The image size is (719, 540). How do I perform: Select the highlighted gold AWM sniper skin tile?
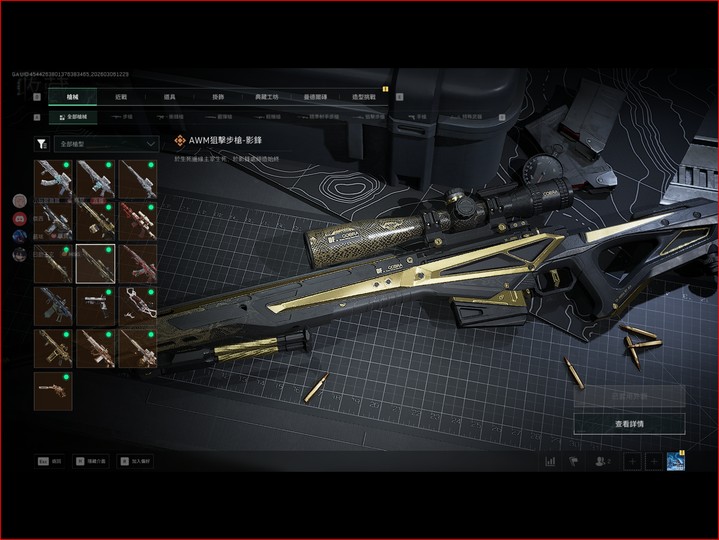(95, 263)
